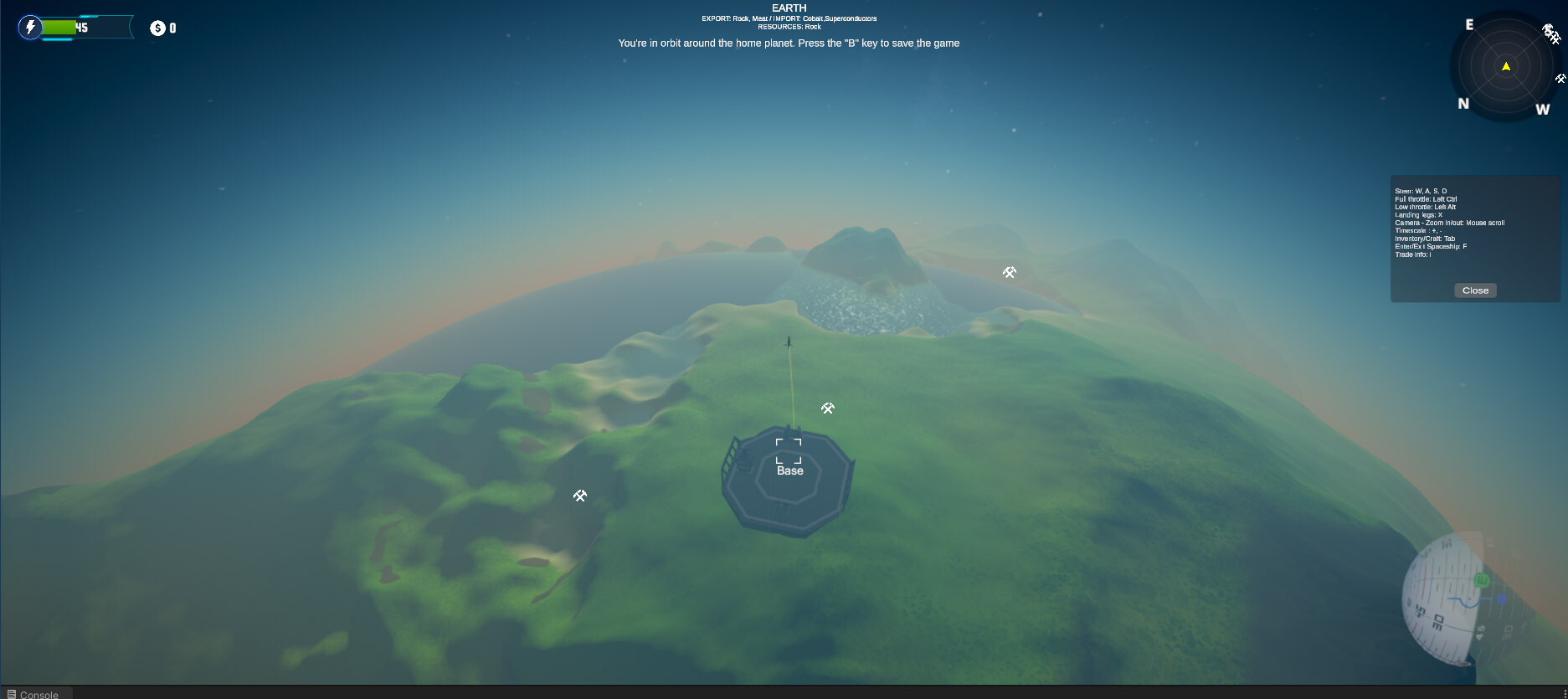Click the pickaxe marker on the western hillside
This screenshot has width=1568, height=699.
(579, 496)
